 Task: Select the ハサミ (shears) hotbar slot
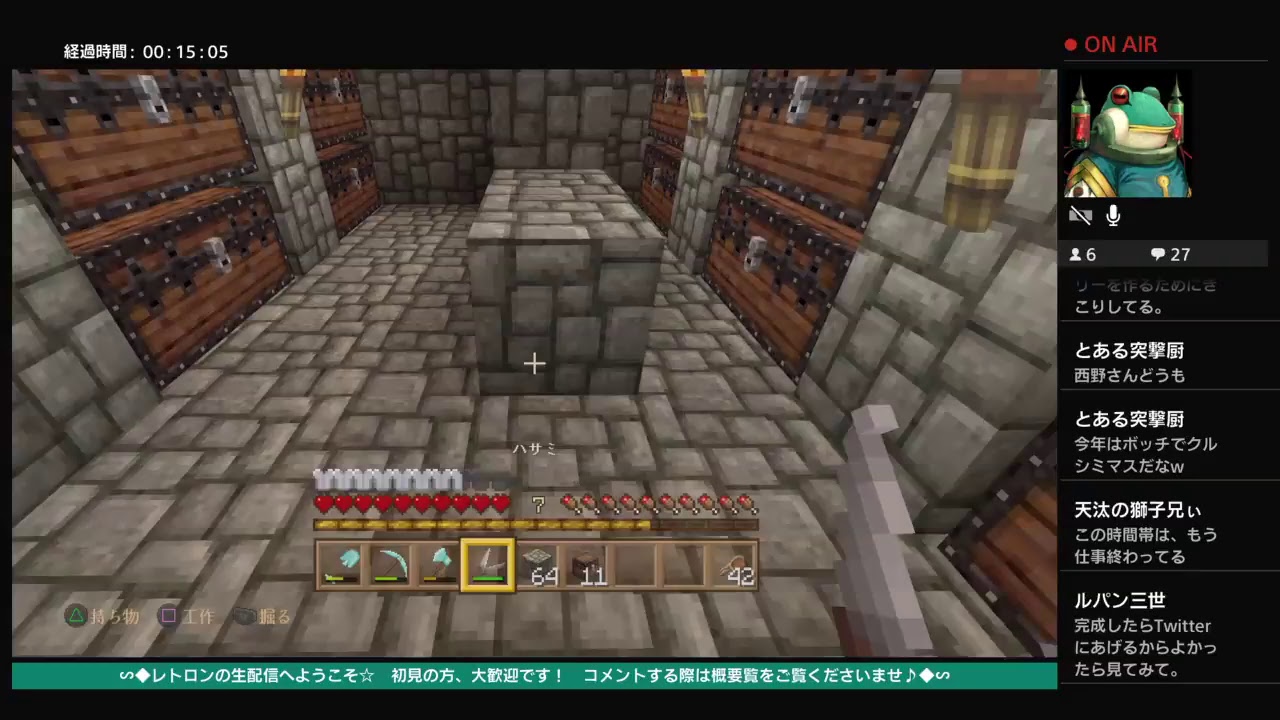[x=487, y=565]
